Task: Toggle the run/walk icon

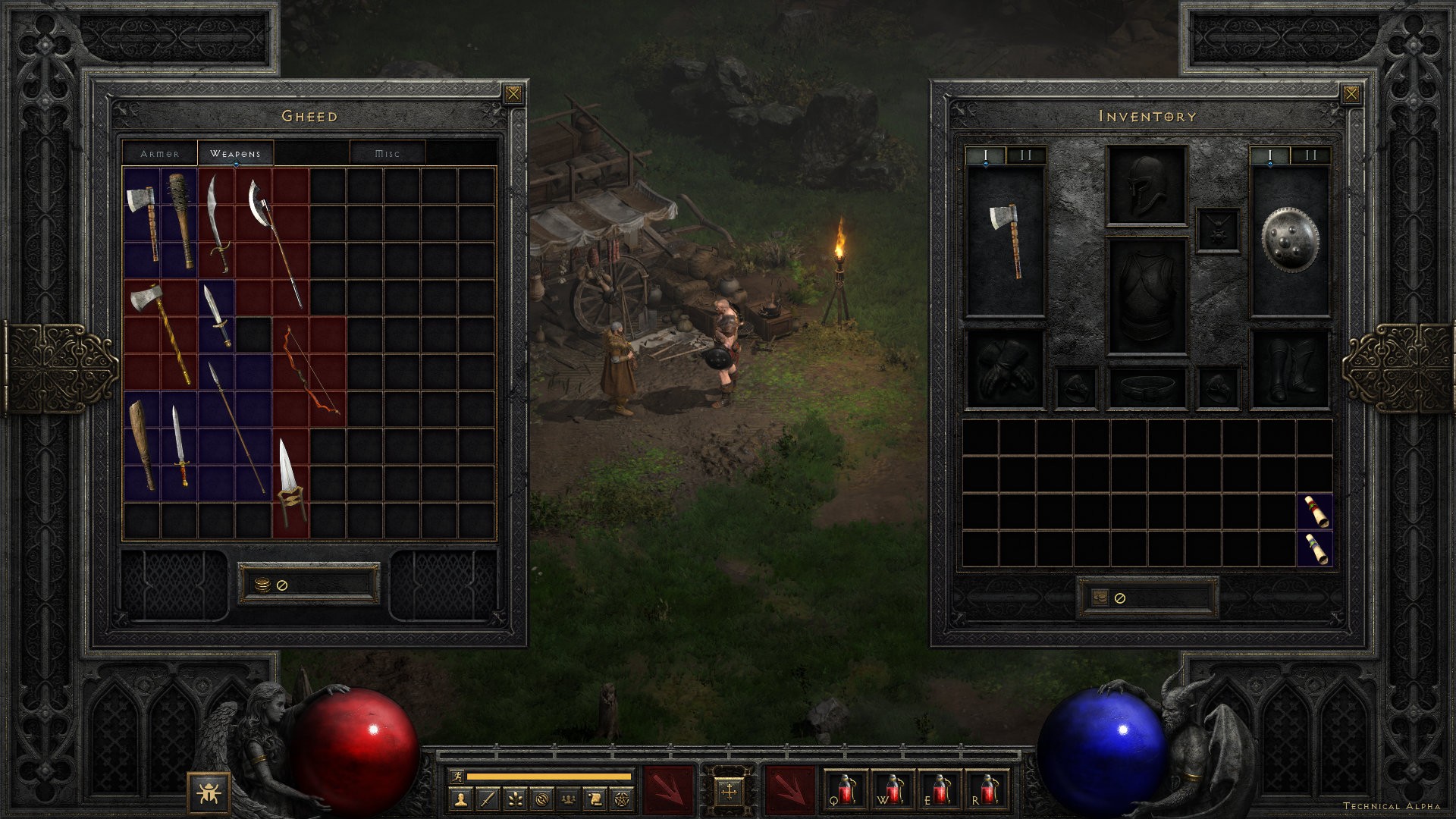Action: click(x=456, y=777)
